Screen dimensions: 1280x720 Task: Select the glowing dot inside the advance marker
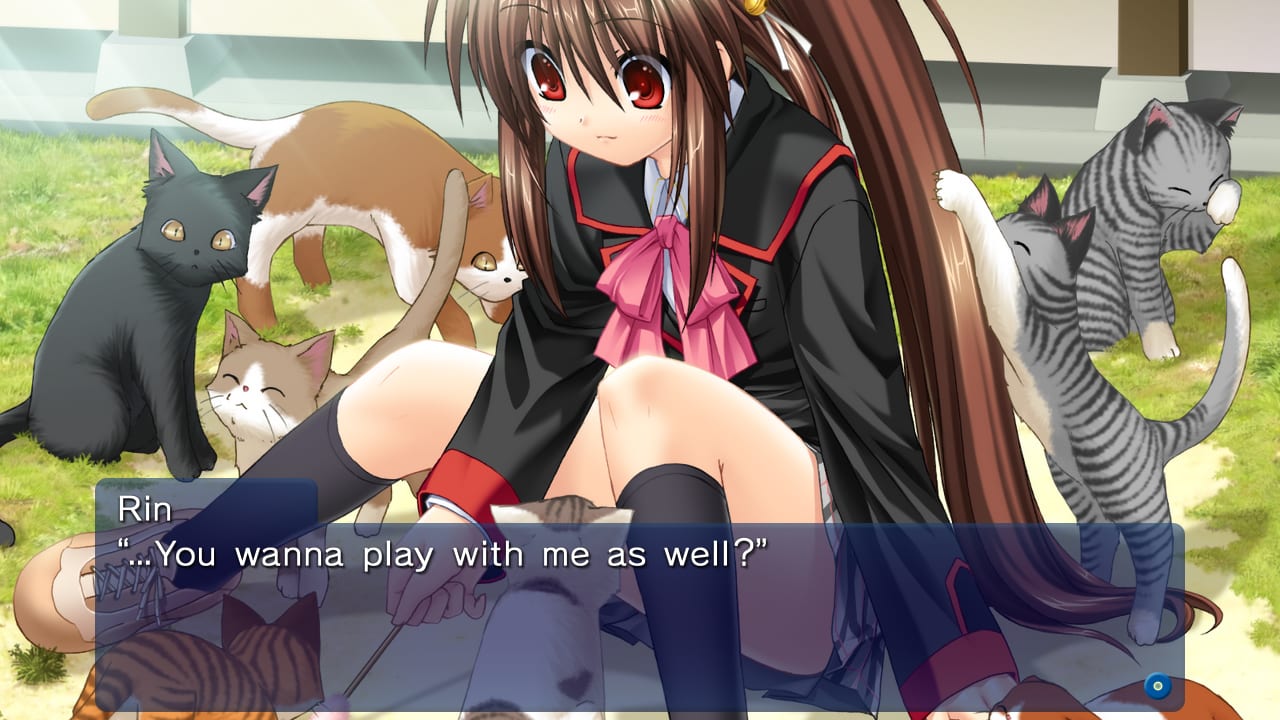pyautogui.click(x=1159, y=687)
